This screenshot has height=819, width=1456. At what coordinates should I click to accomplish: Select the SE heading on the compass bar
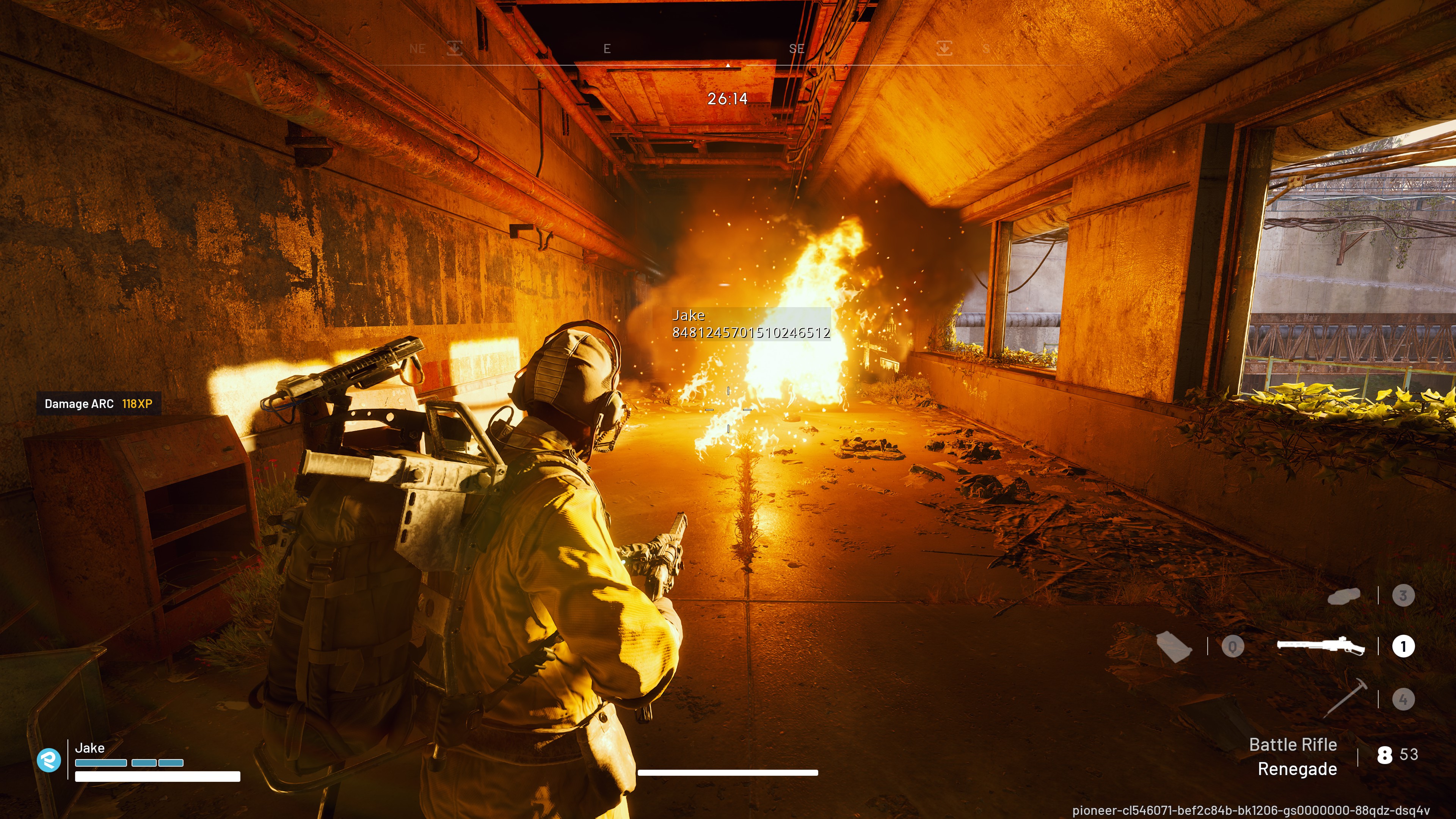[797, 49]
